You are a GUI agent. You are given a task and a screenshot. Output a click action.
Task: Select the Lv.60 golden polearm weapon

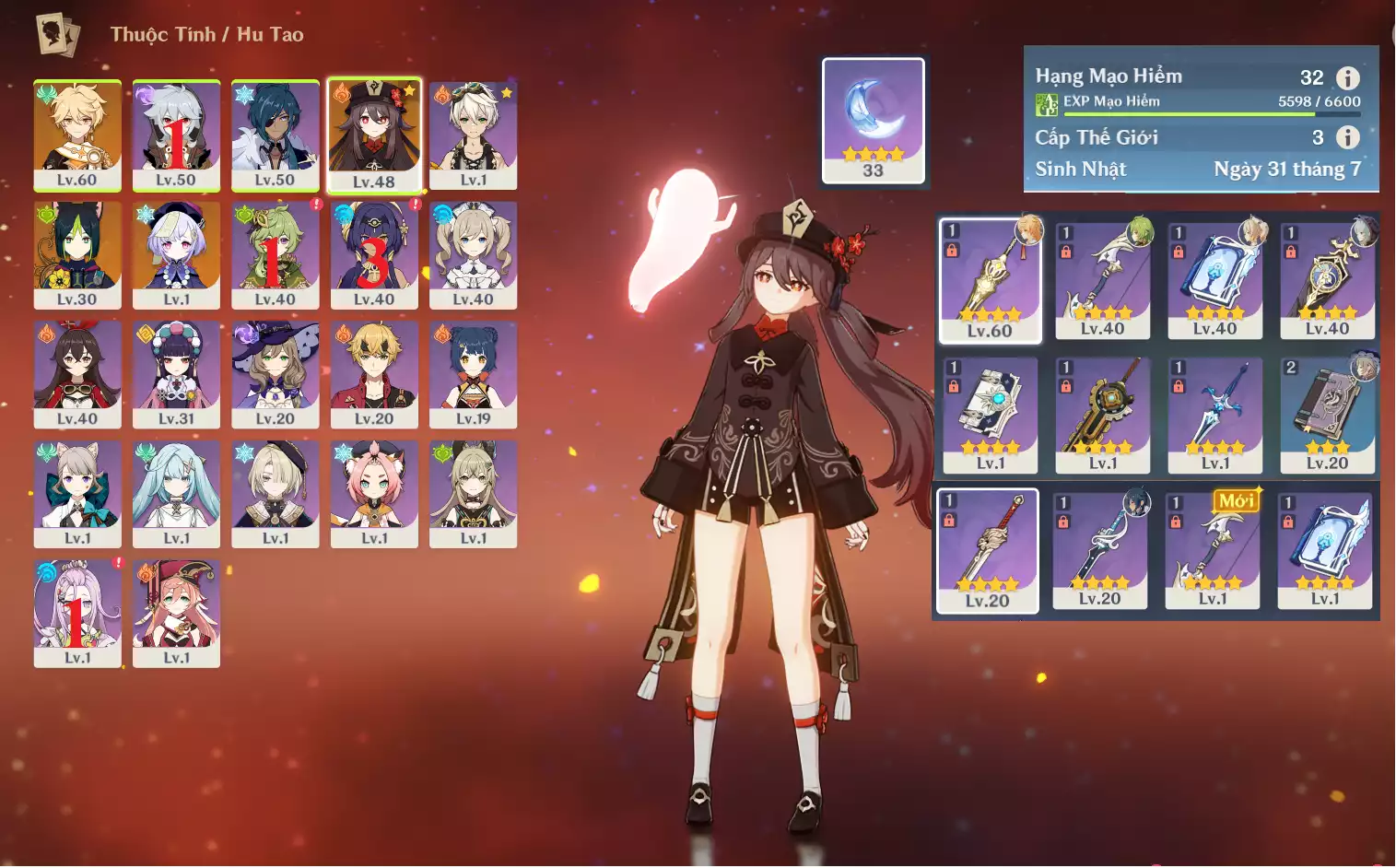[x=990, y=280]
